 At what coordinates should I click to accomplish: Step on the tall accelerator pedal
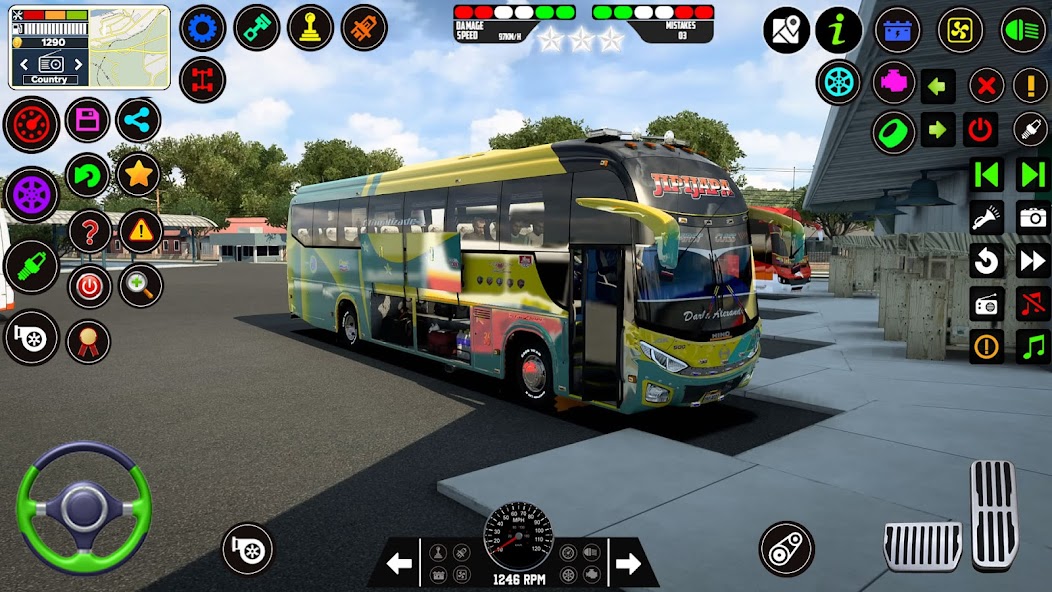click(x=994, y=513)
